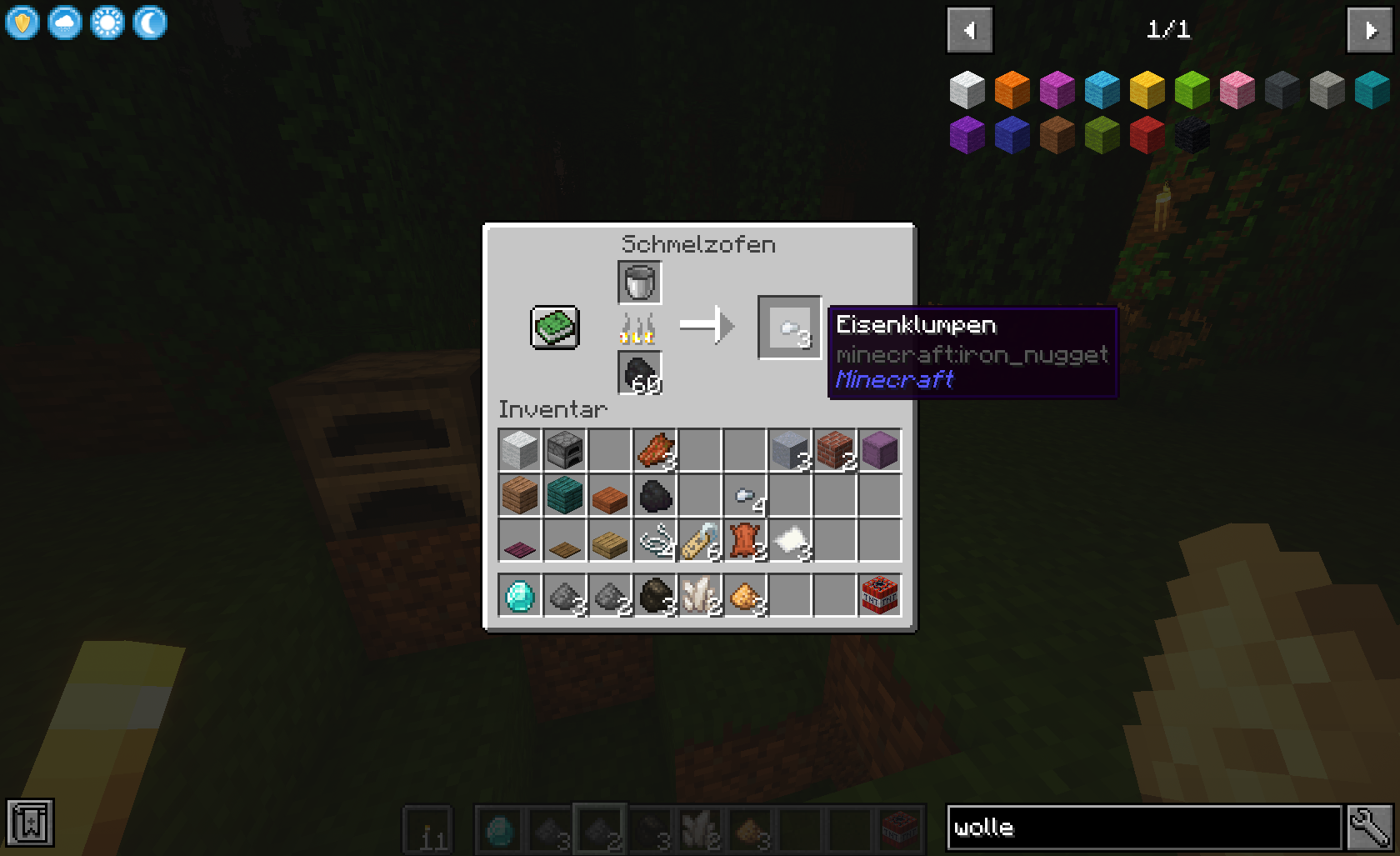Viewport: 1400px width, 856px height.
Task: Click the flames icon in the Schmelzofen window
Action: click(x=637, y=328)
